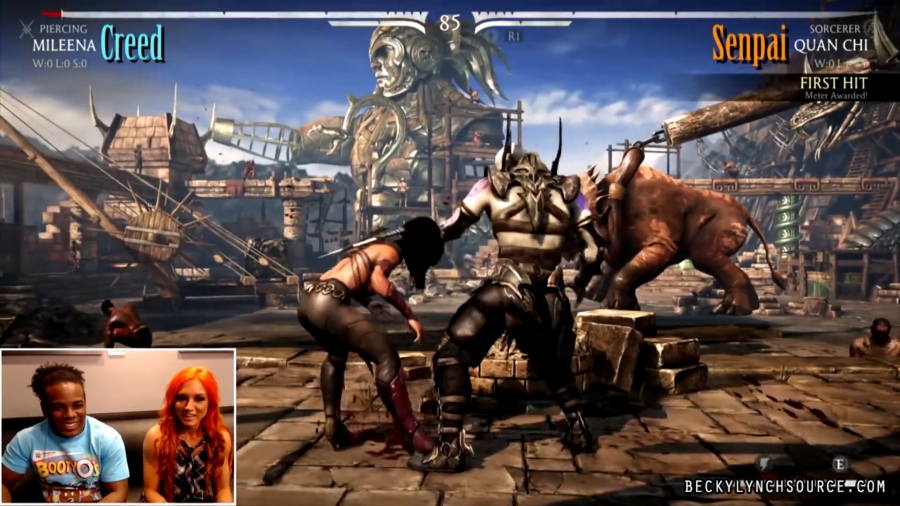900x506 pixels.
Task: Open the BECKYLYNCHSOURCE.COM watermark link
Action: [785, 486]
